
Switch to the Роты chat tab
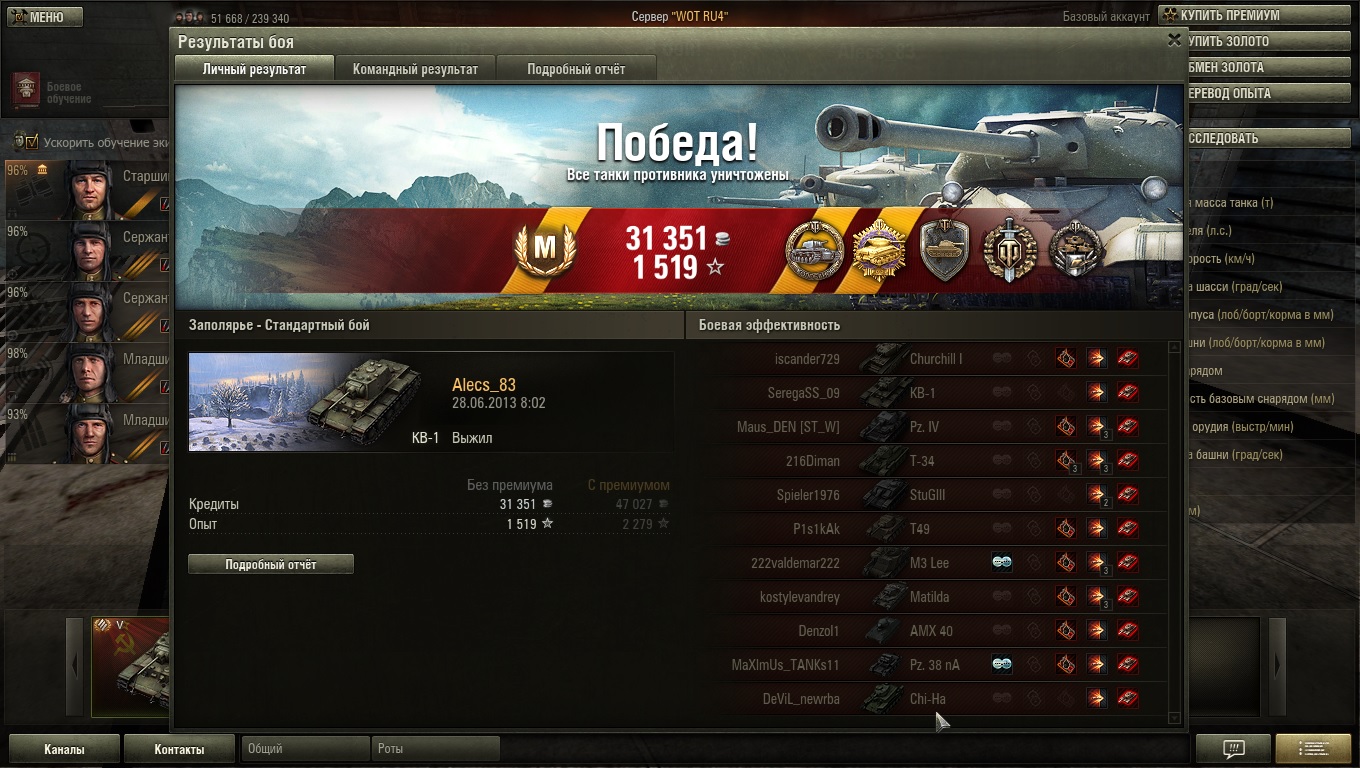[435, 749]
